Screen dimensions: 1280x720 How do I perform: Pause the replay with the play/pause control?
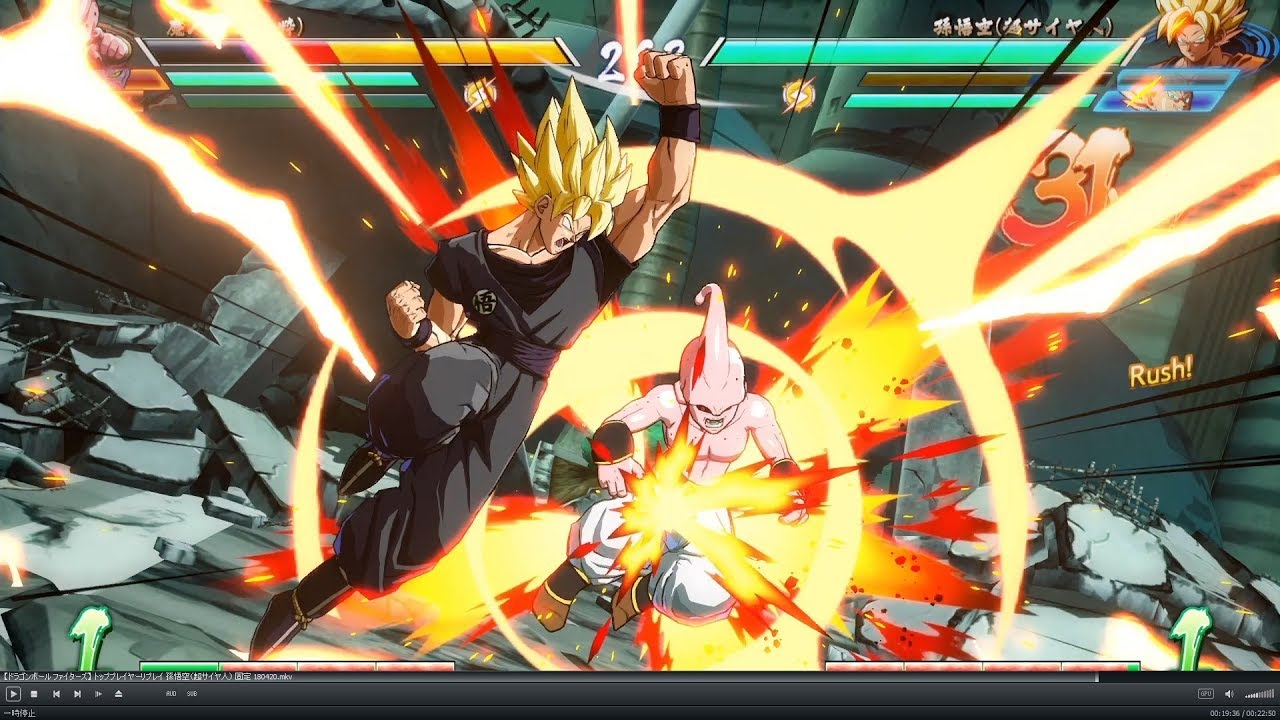[x=14, y=693]
